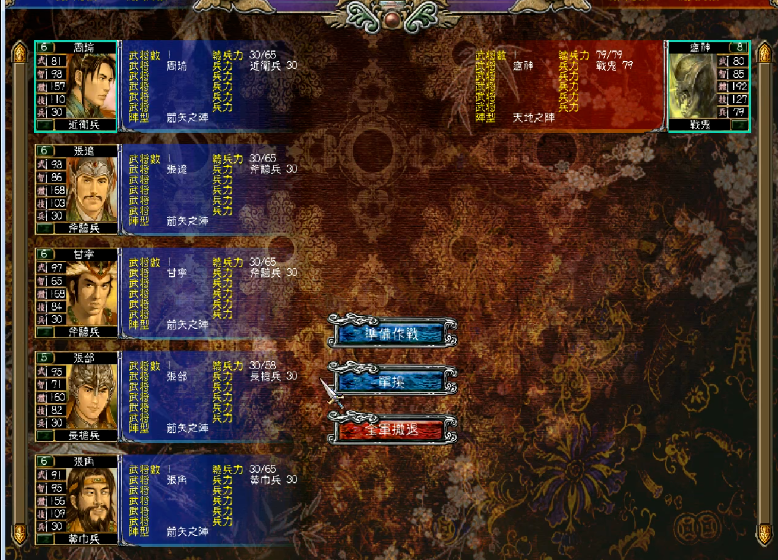Order a full retreat with 全軍撤退
The image size is (778, 560).
point(391,430)
